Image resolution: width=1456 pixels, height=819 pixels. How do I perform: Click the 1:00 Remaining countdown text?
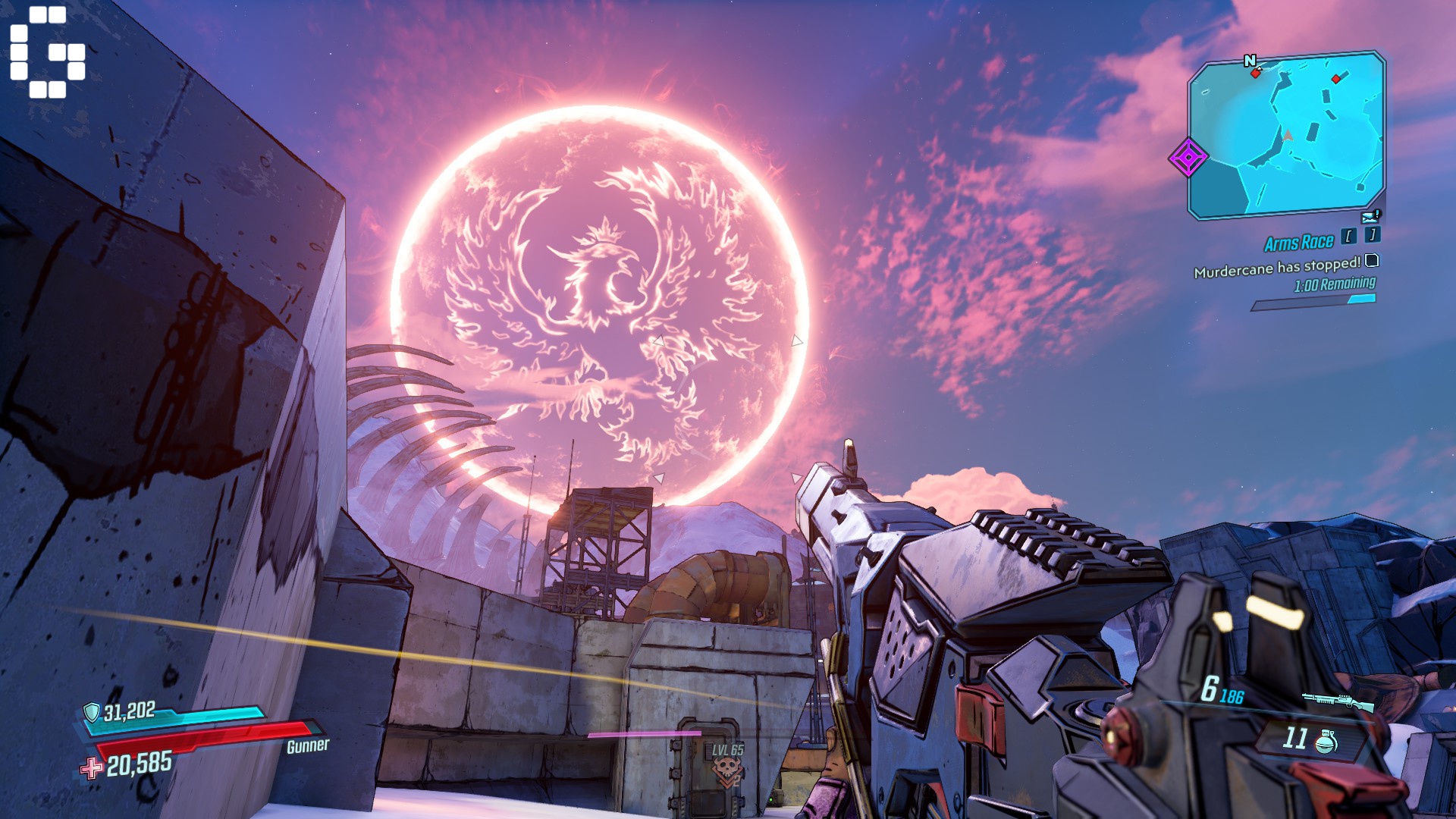(x=1335, y=283)
